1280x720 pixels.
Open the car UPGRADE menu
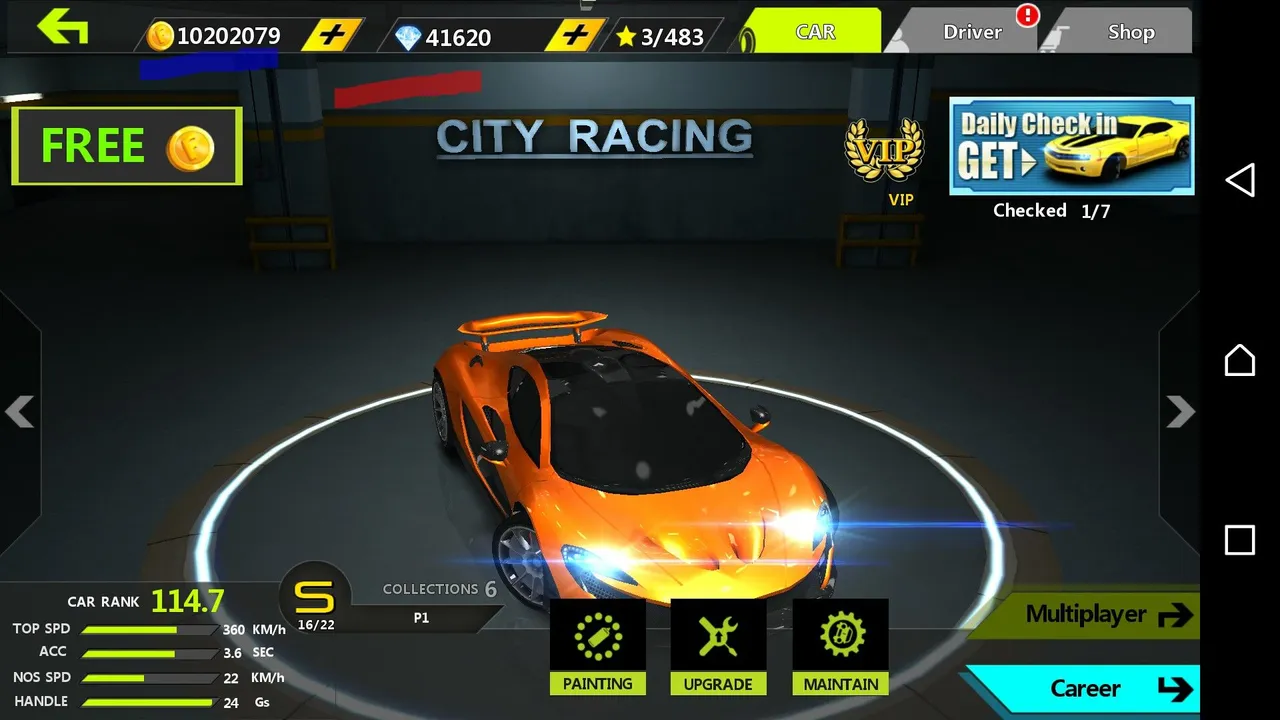click(x=718, y=646)
